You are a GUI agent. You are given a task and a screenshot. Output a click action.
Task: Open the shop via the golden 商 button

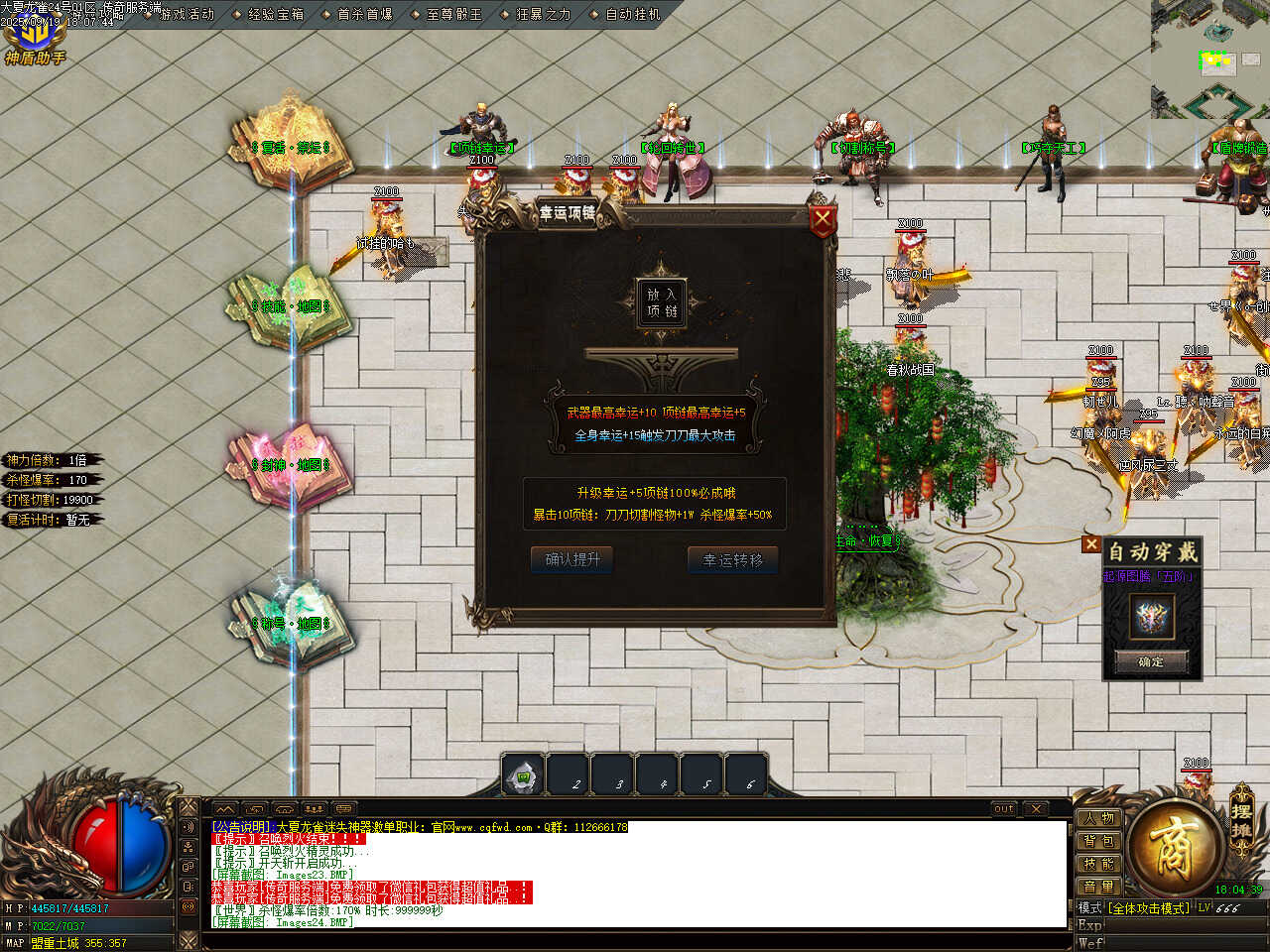coord(1174,846)
